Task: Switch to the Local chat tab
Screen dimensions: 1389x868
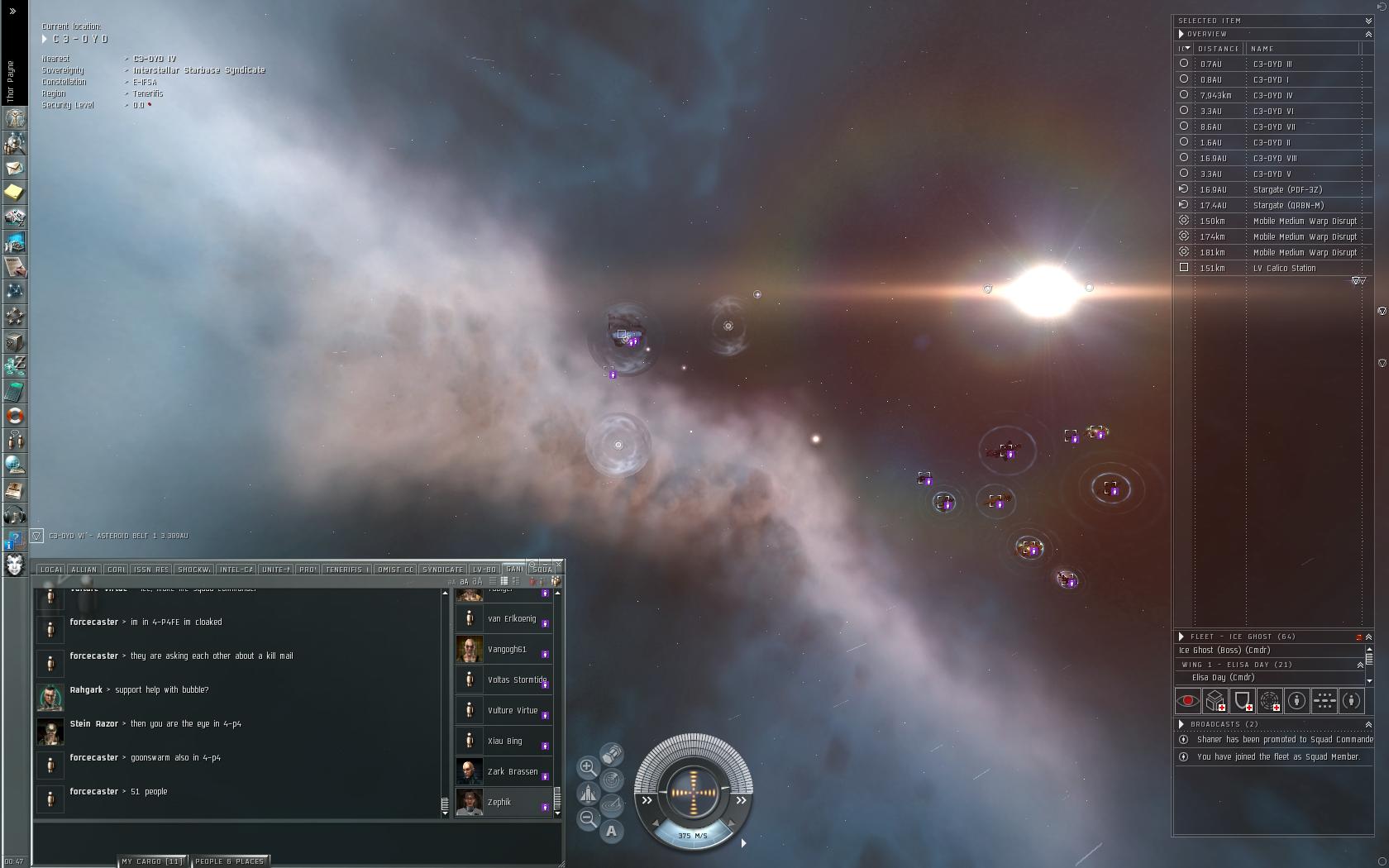Action: point(50,570)
